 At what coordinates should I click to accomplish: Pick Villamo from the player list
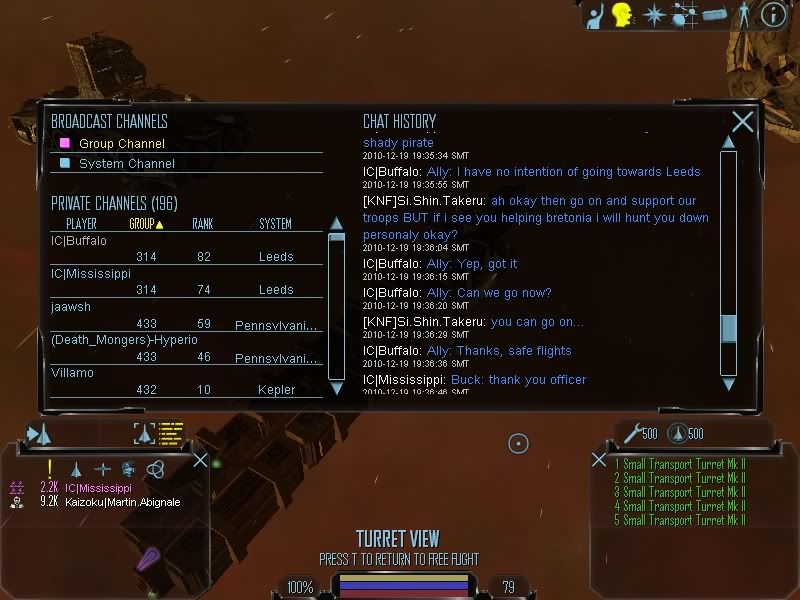tap(72, 373)
